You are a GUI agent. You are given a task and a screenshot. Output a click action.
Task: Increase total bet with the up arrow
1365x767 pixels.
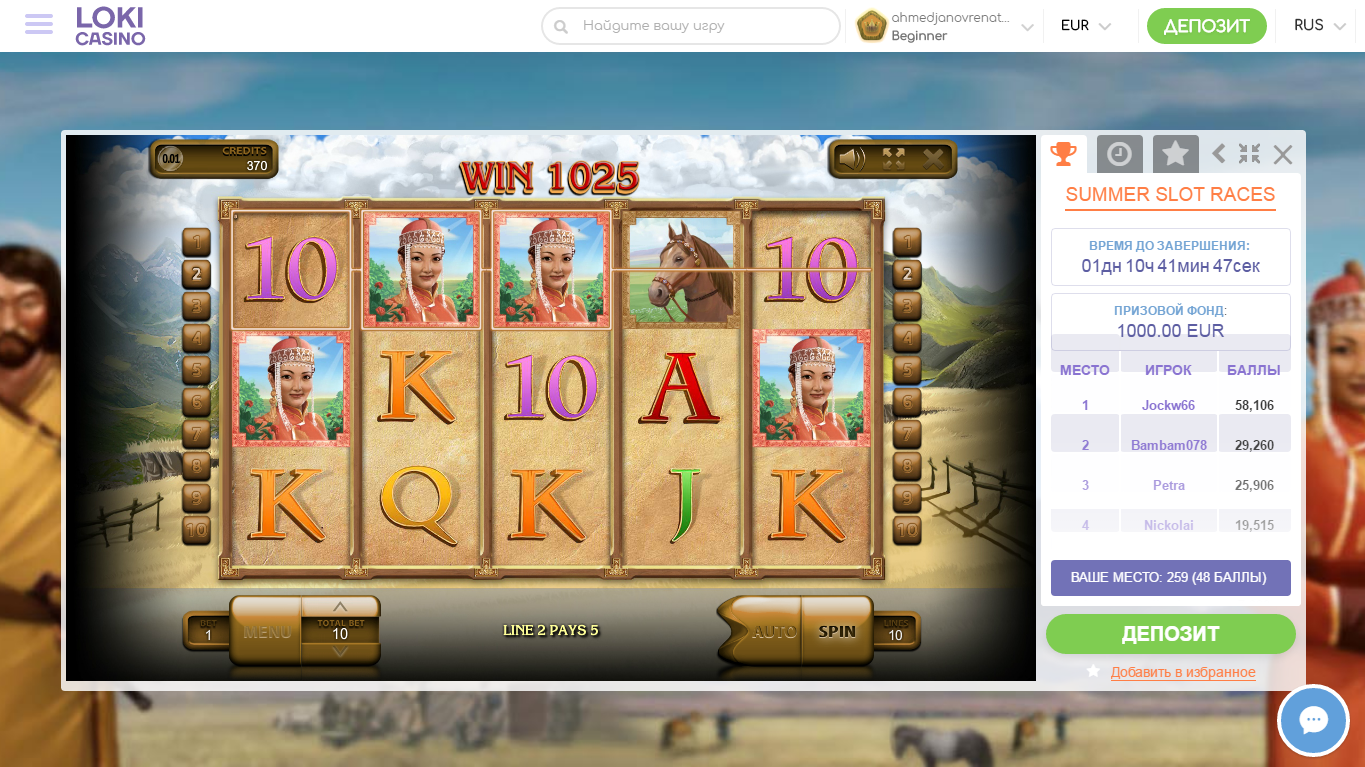click(x=340, y=607)
